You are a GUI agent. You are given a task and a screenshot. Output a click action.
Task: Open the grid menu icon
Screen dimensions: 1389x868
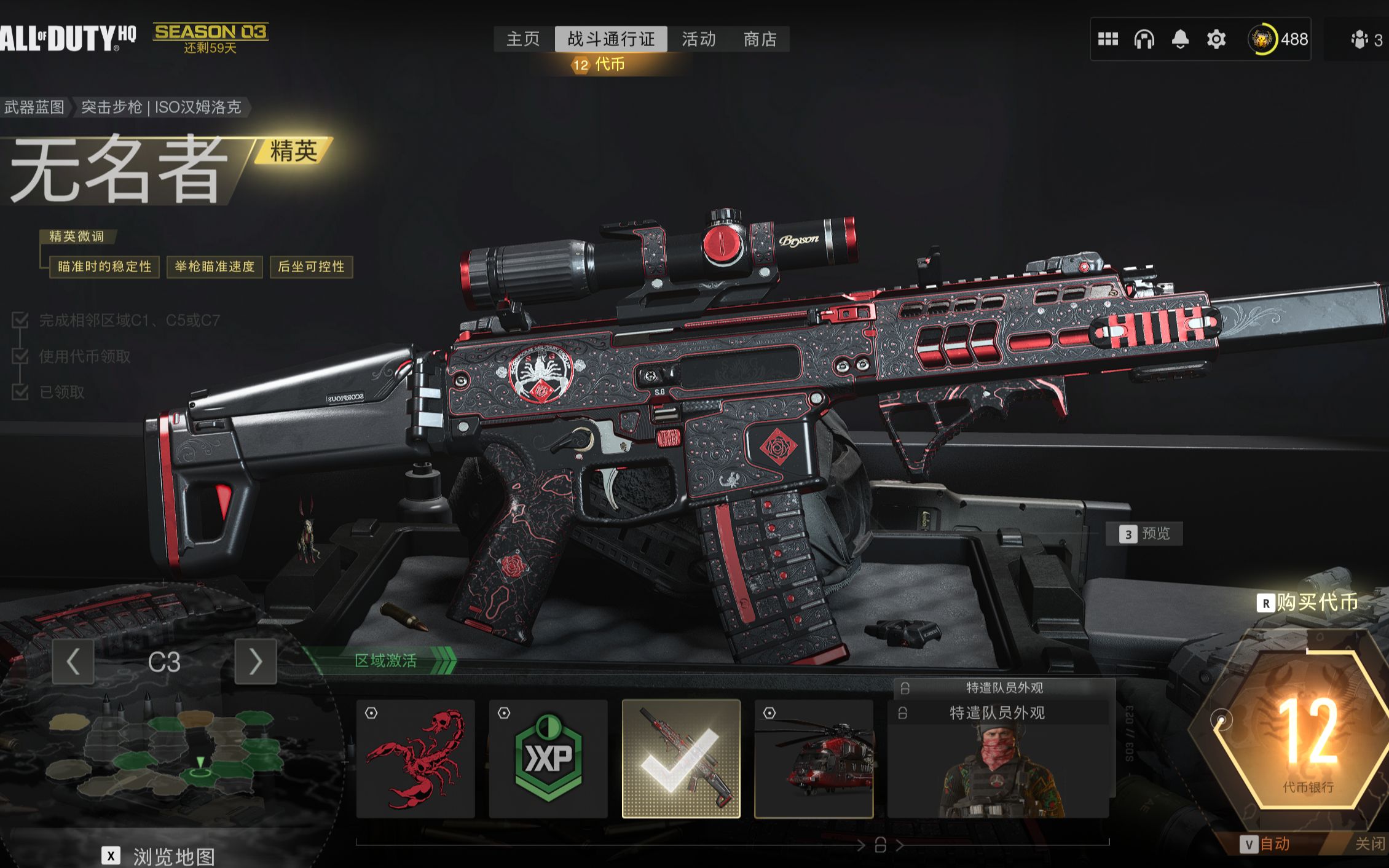[x=1108, y=39]
